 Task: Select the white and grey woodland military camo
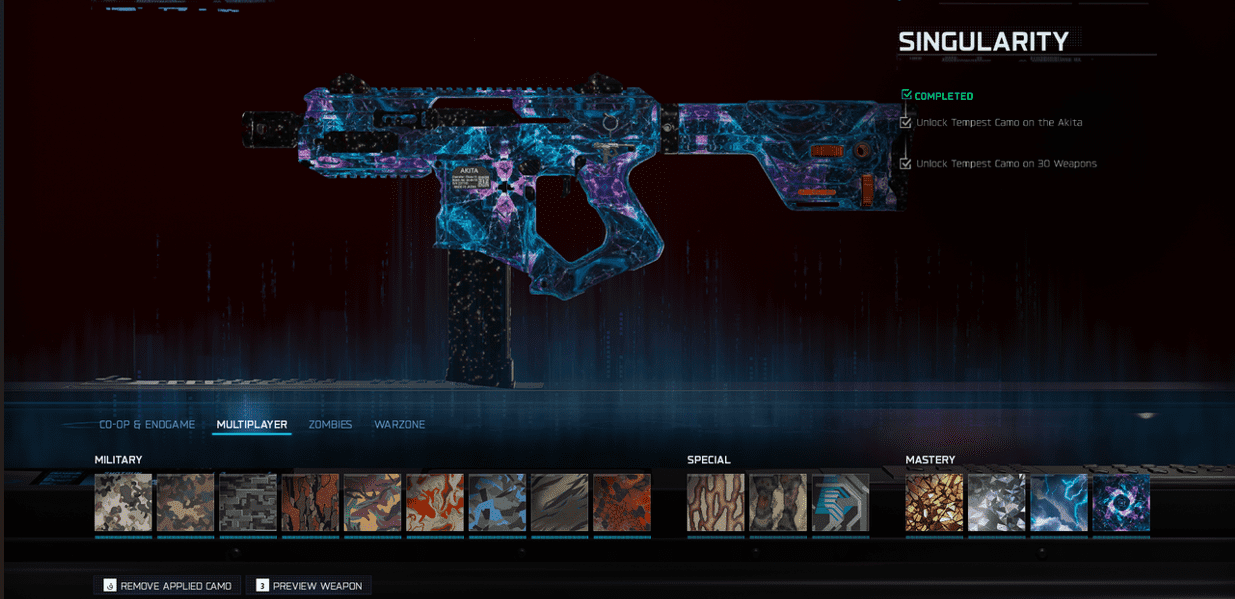(x=123, y=502)
